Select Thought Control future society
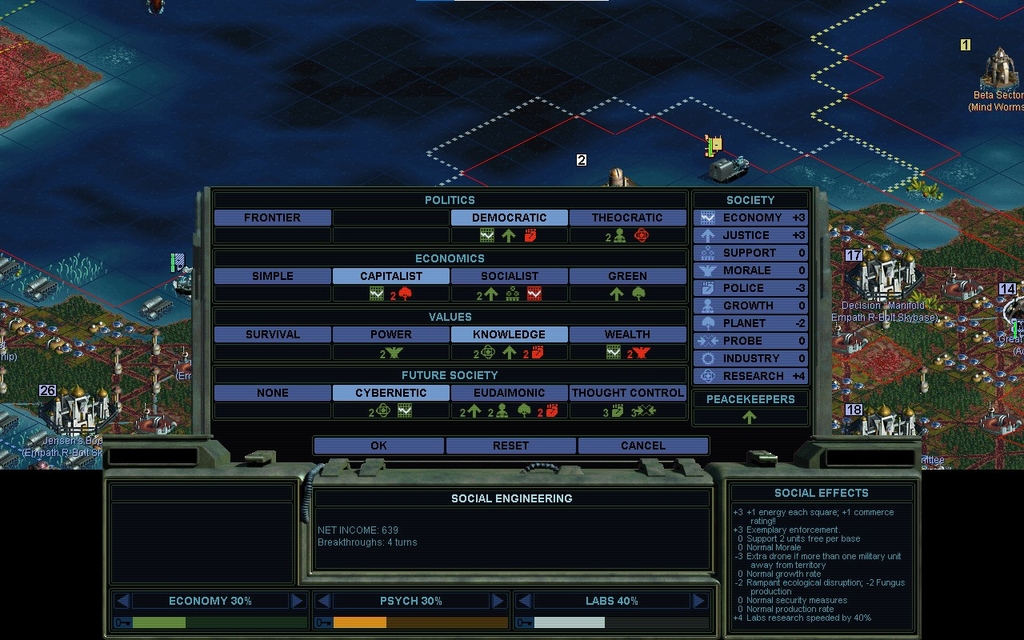This screenshot has height=640, width=1024. point(627,393)
